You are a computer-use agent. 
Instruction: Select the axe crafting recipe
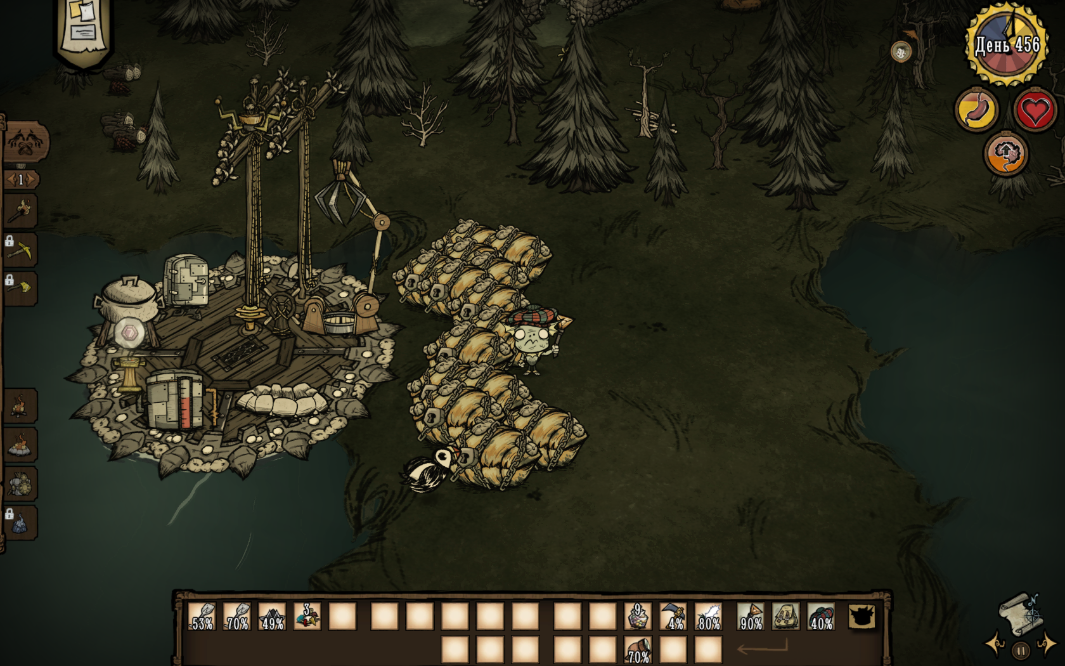pos(21,211)
